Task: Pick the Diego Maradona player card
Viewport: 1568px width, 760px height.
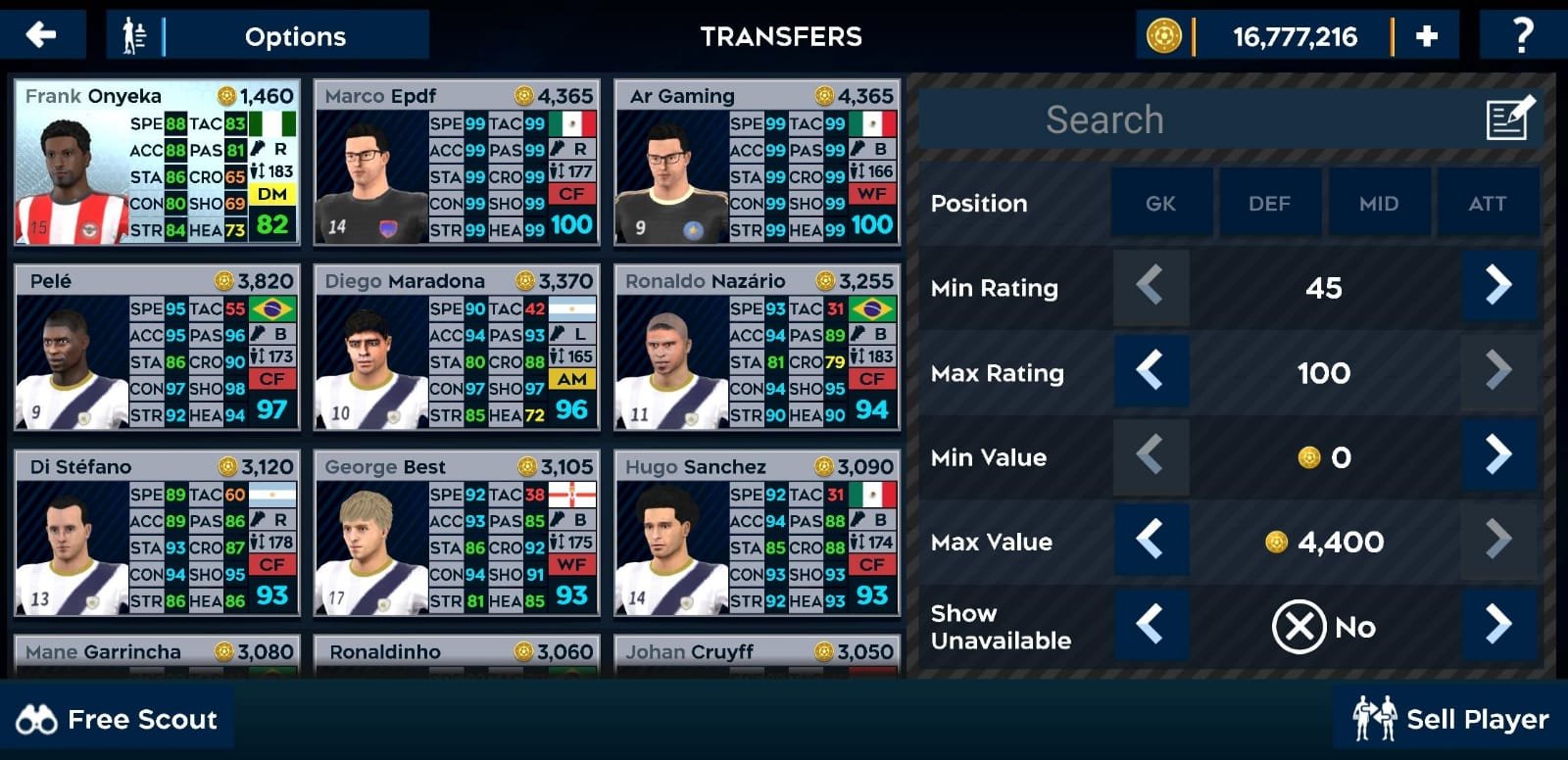Action: click(x=457, y=348)
